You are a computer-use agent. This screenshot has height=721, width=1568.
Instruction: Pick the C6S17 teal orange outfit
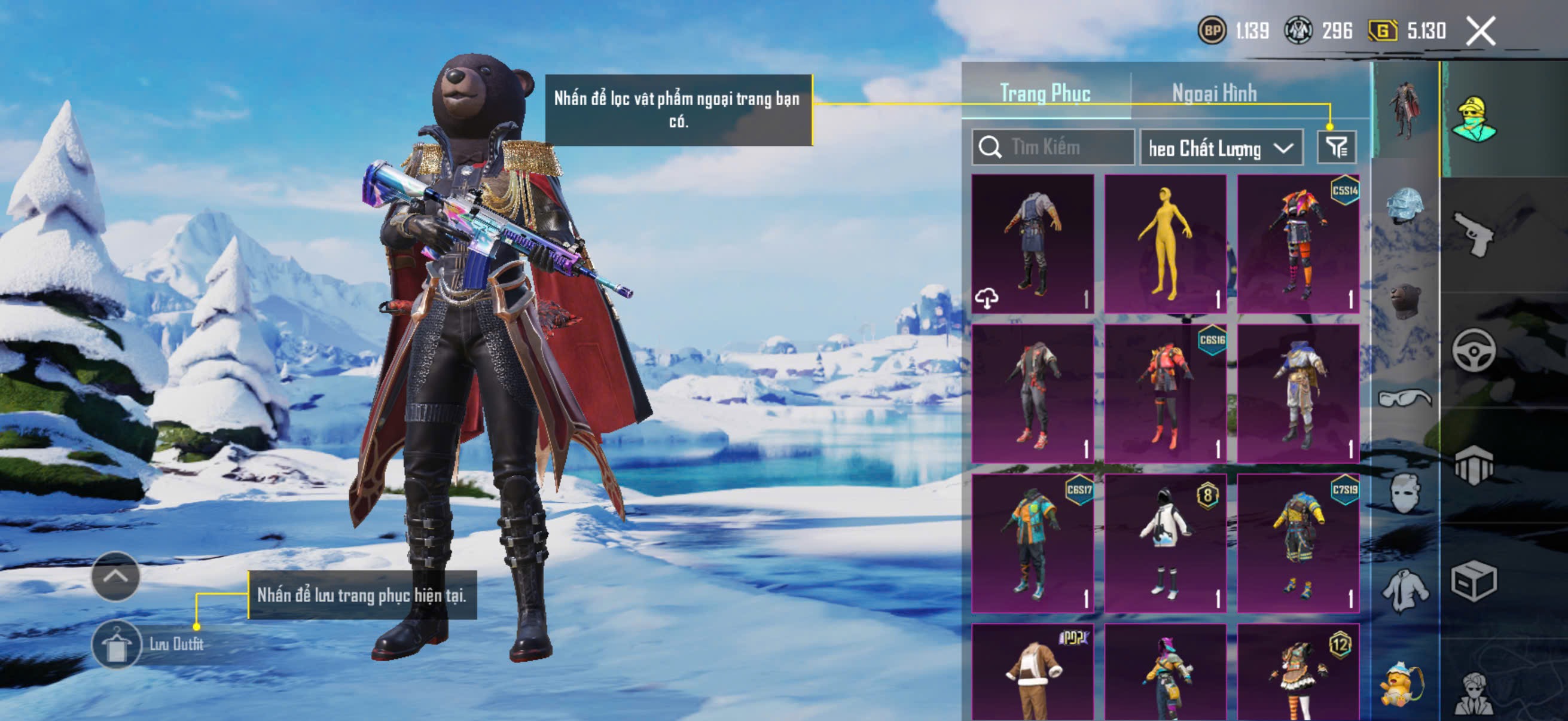click(1032, 543)
